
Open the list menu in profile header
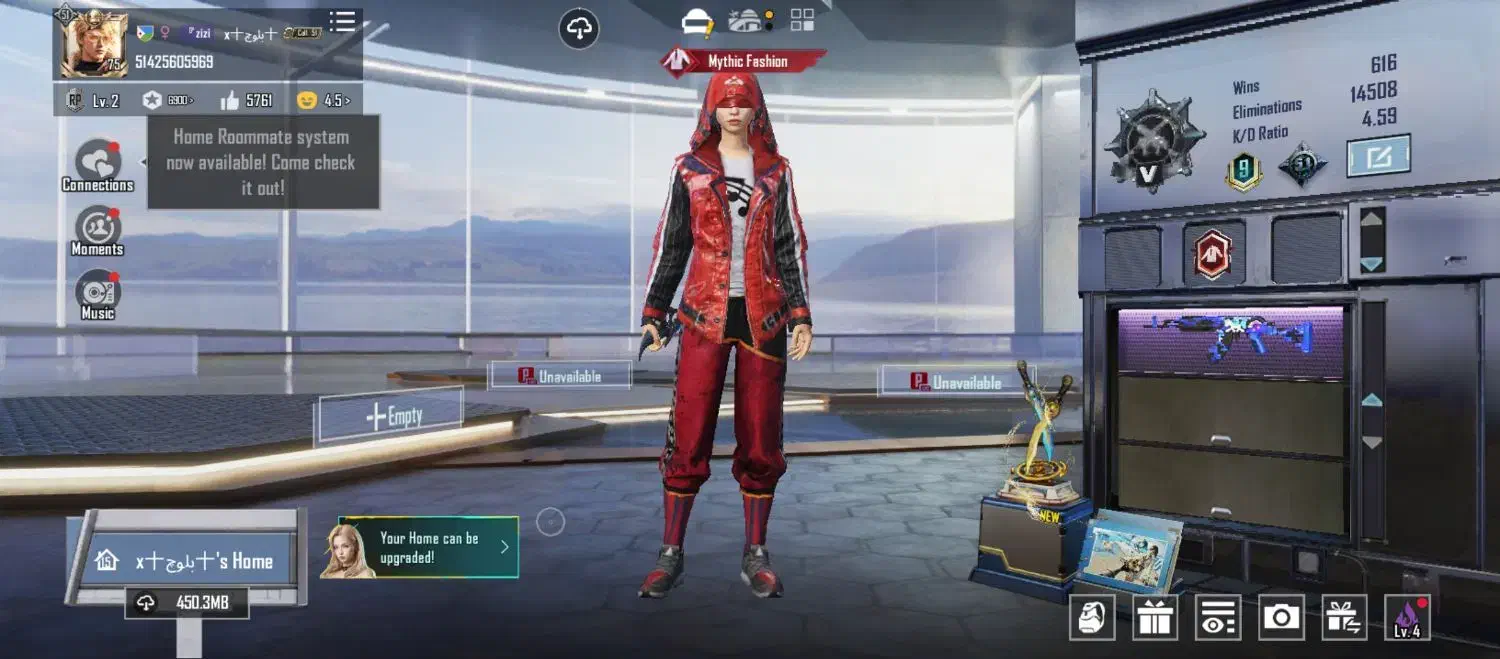coord(342,22)
